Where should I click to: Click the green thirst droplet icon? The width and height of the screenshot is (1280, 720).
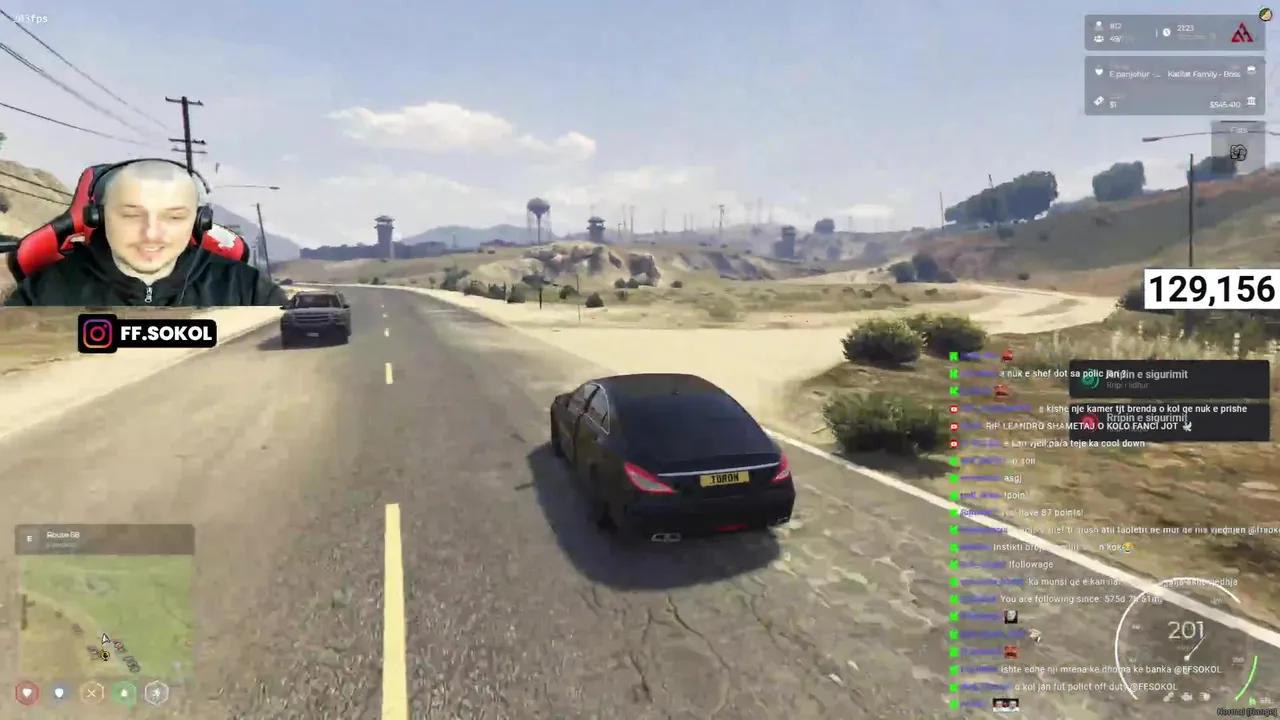pos(125,693)
